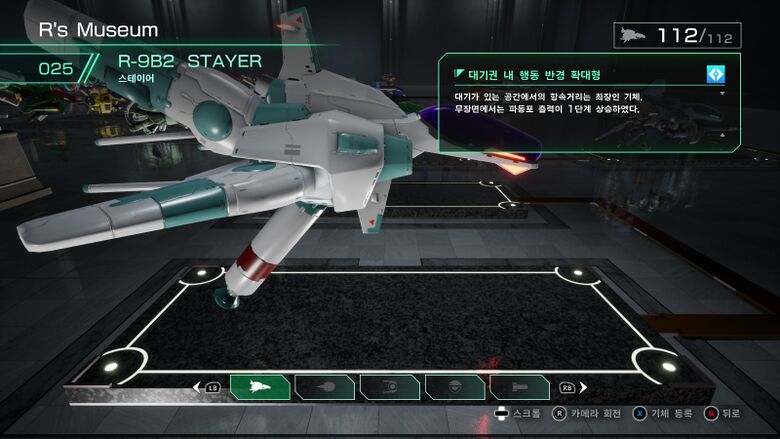Switch to the wave cannon beam tab
This screenshot has width=780, height=439.
[x=325, y=387]
